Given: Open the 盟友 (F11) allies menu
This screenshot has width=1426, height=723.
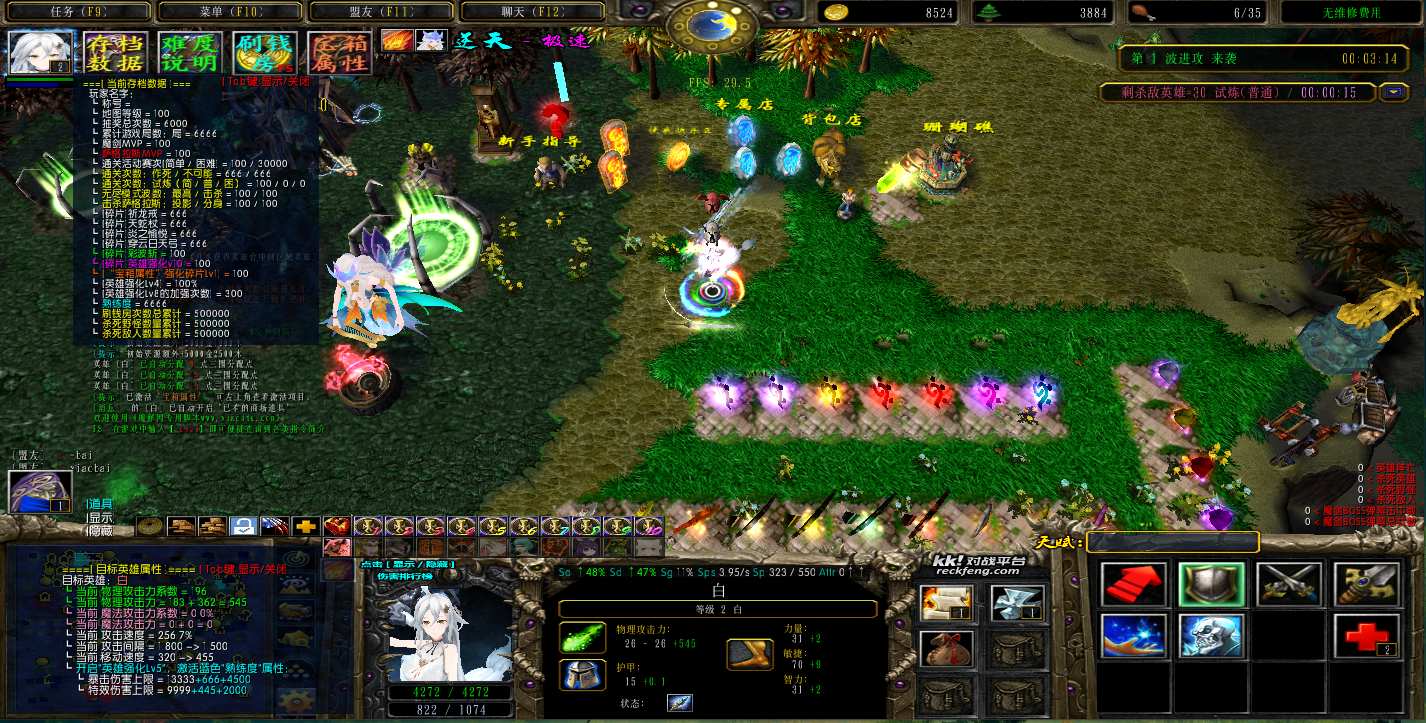Looking at the screenshot, I should point(381,12).
